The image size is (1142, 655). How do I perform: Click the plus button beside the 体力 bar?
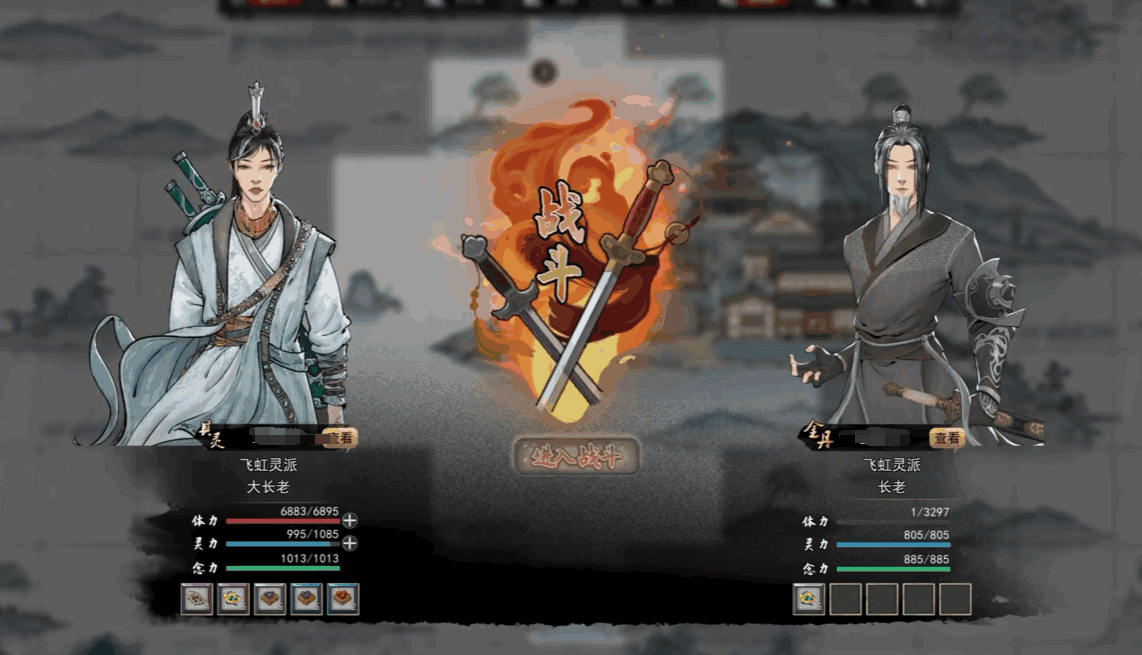click(x=350, y=520)
